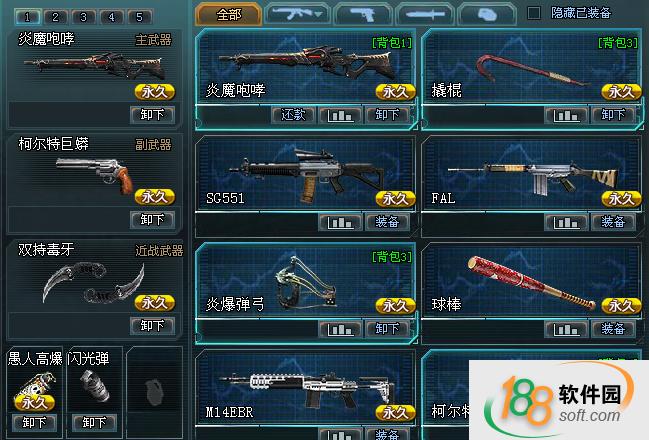This screenshot has width=649, height=440.
Task: Switch to backpack number 5 tab
Action: coord(140,17)
